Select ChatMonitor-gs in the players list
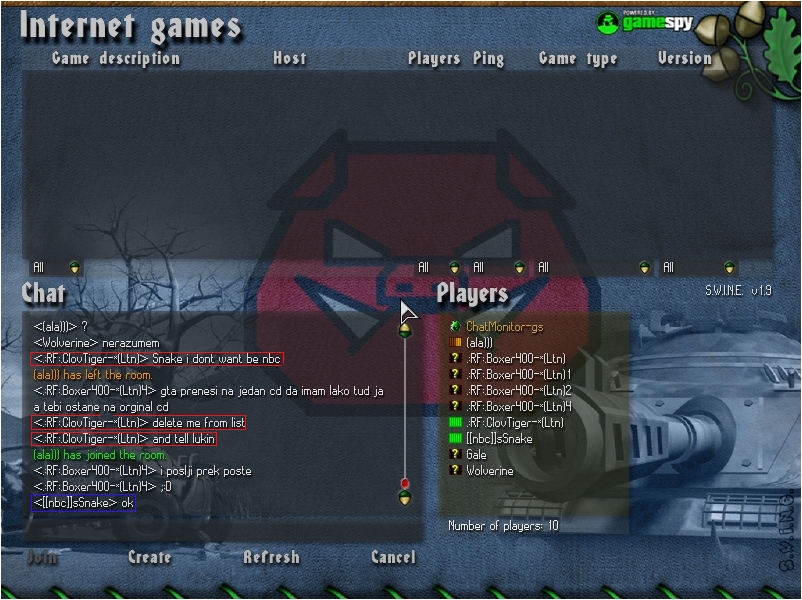802x600 pixels. [x=504, y=327]
